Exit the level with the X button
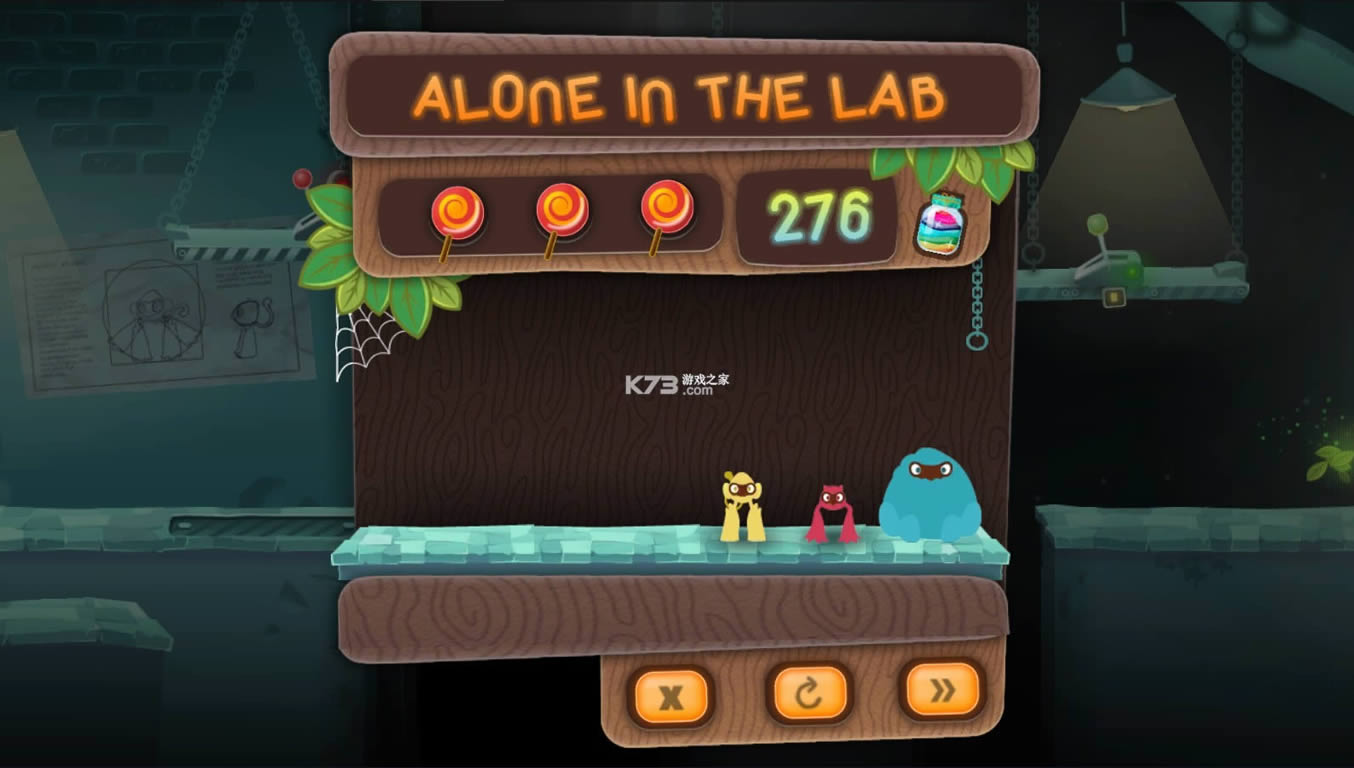 coord(672,693)
